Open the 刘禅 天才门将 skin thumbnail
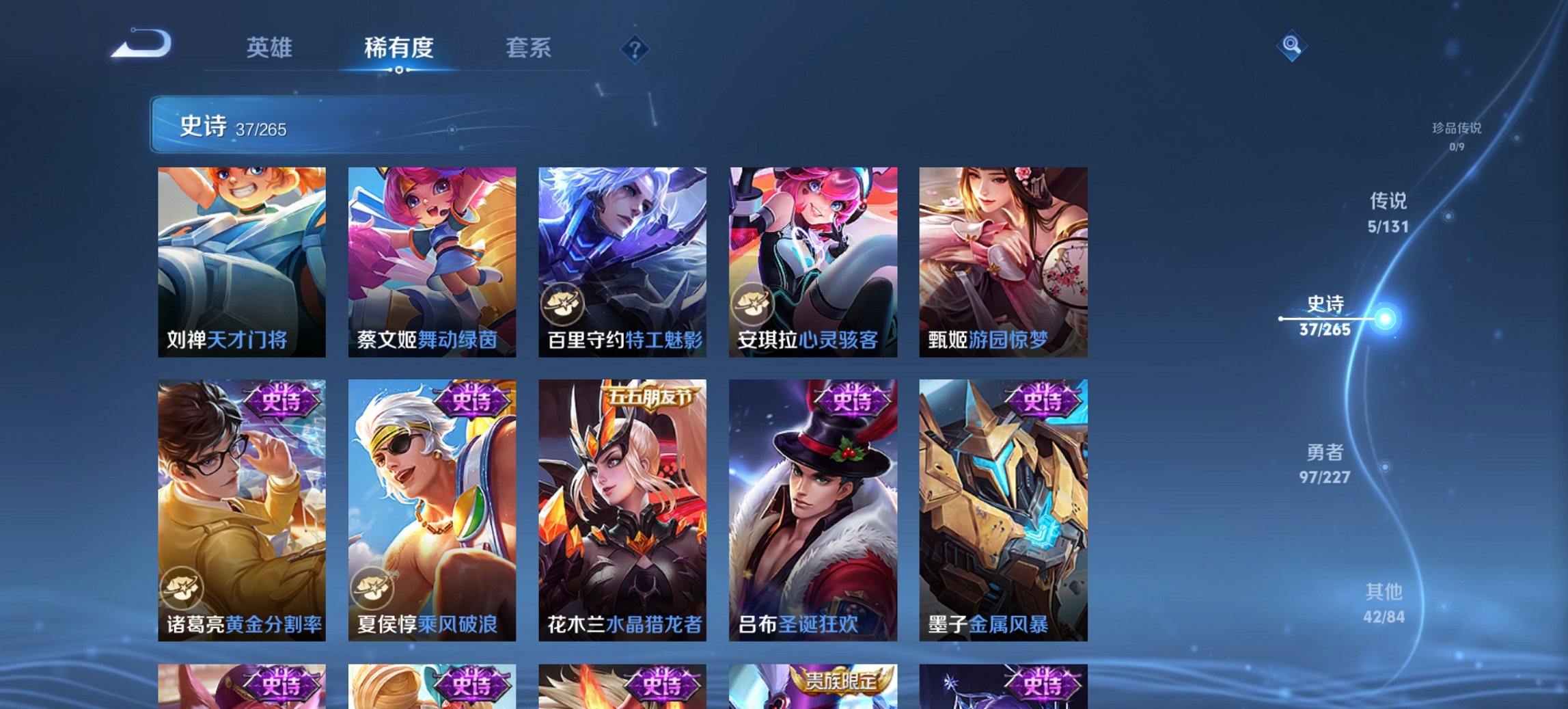Screen dimensions: 1568x709 240,263
